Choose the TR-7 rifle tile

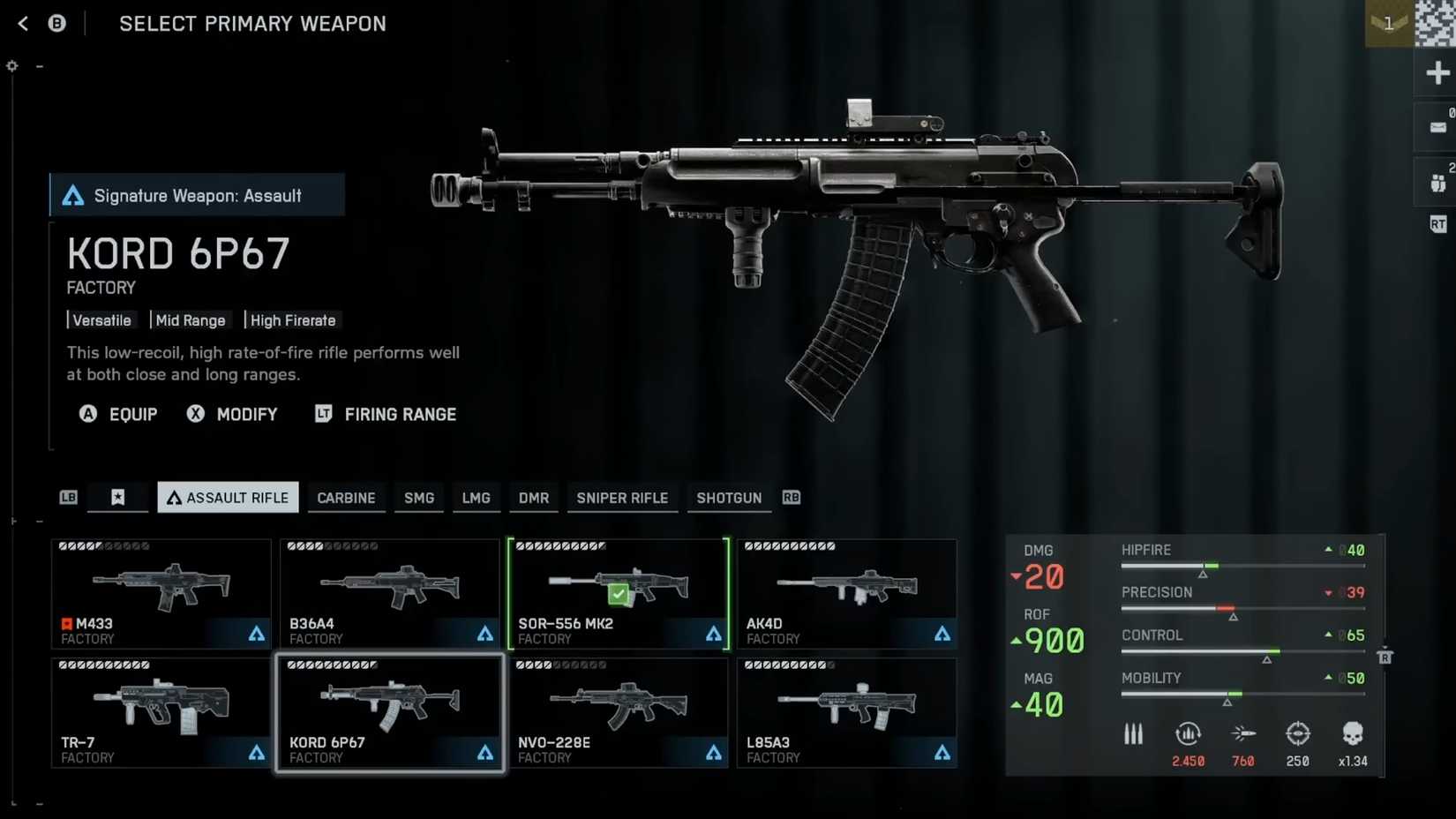point(161,712)
